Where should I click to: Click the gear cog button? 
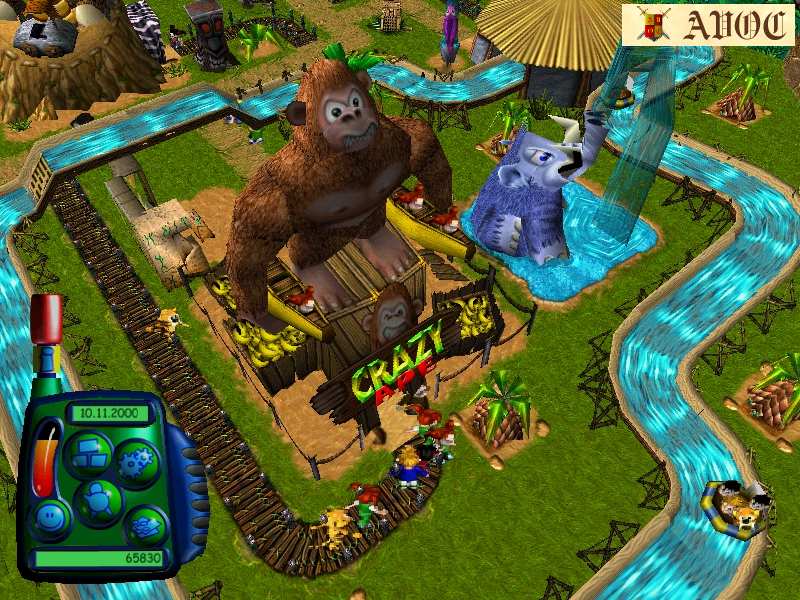[x=136, y=465]
